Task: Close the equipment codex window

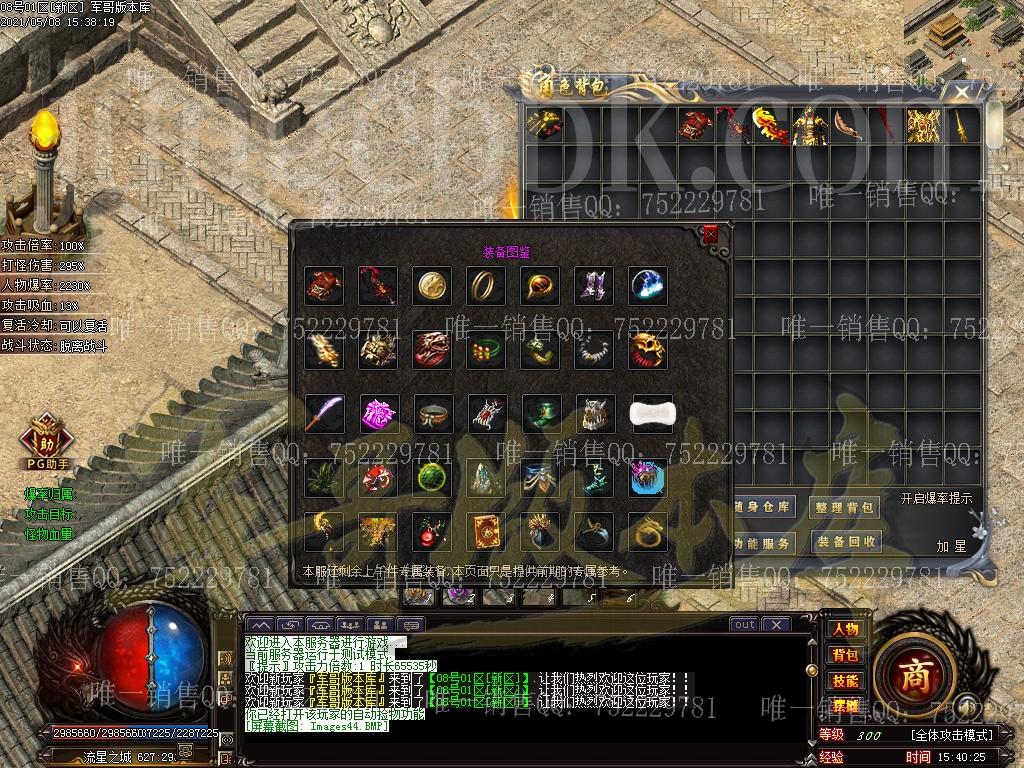Action: click(x=710, y=235)
